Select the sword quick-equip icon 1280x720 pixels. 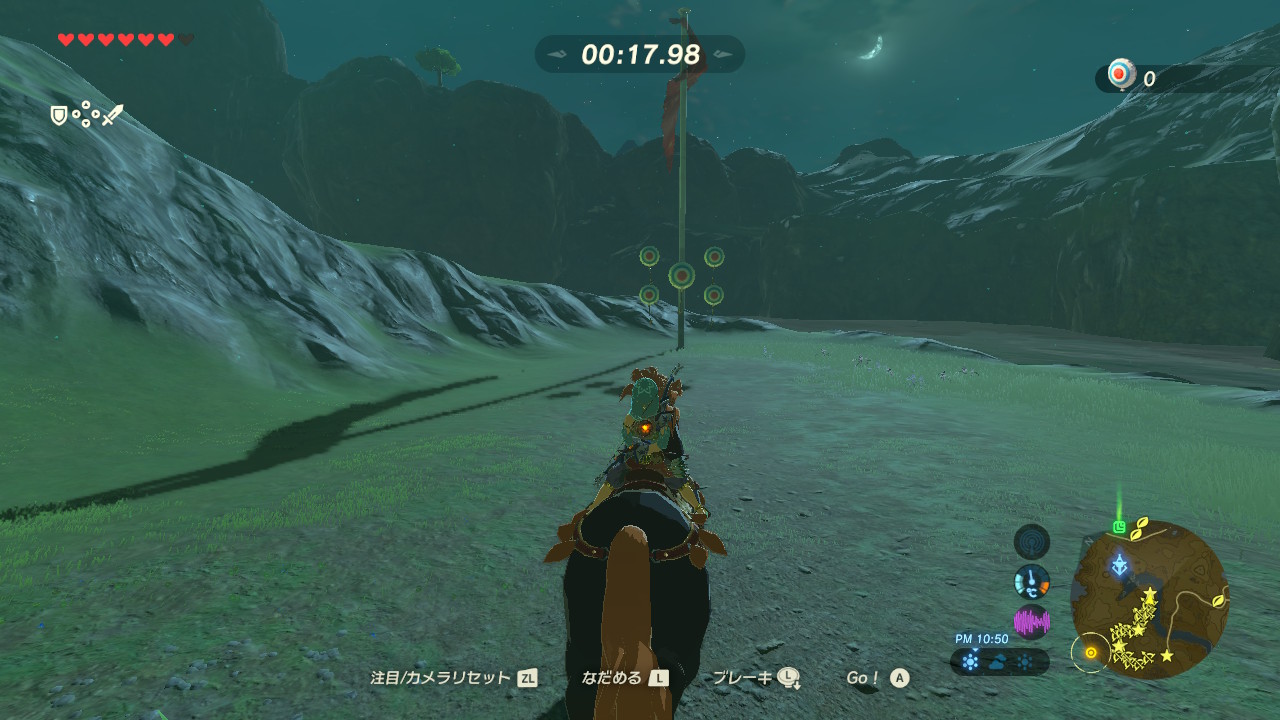(x=113, y=115)
